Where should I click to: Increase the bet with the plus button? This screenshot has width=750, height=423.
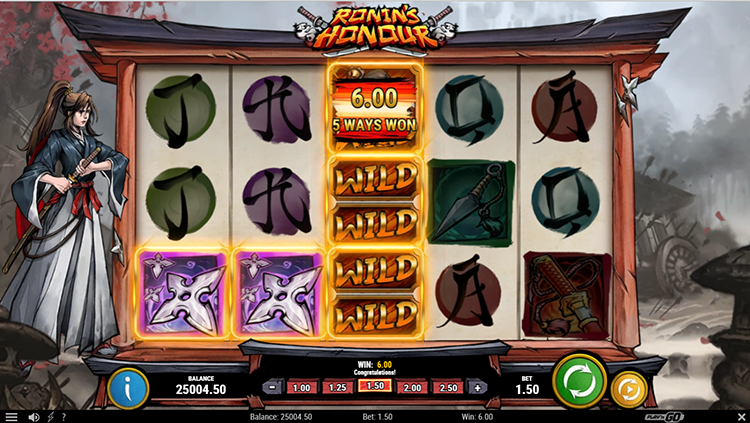478,387
